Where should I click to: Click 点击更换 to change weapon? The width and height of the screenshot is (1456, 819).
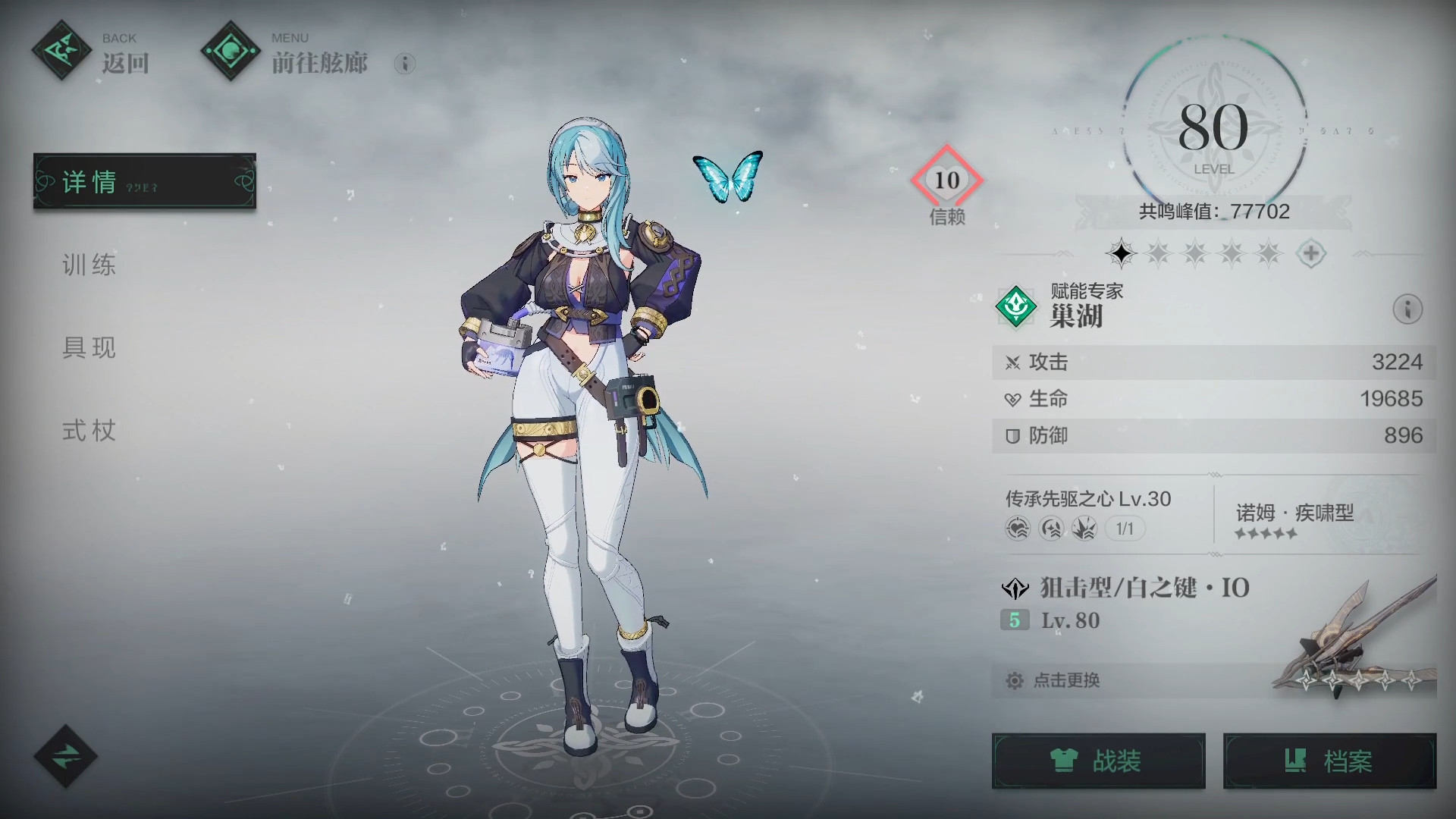pyautogui.click(x=1066, y=680)
